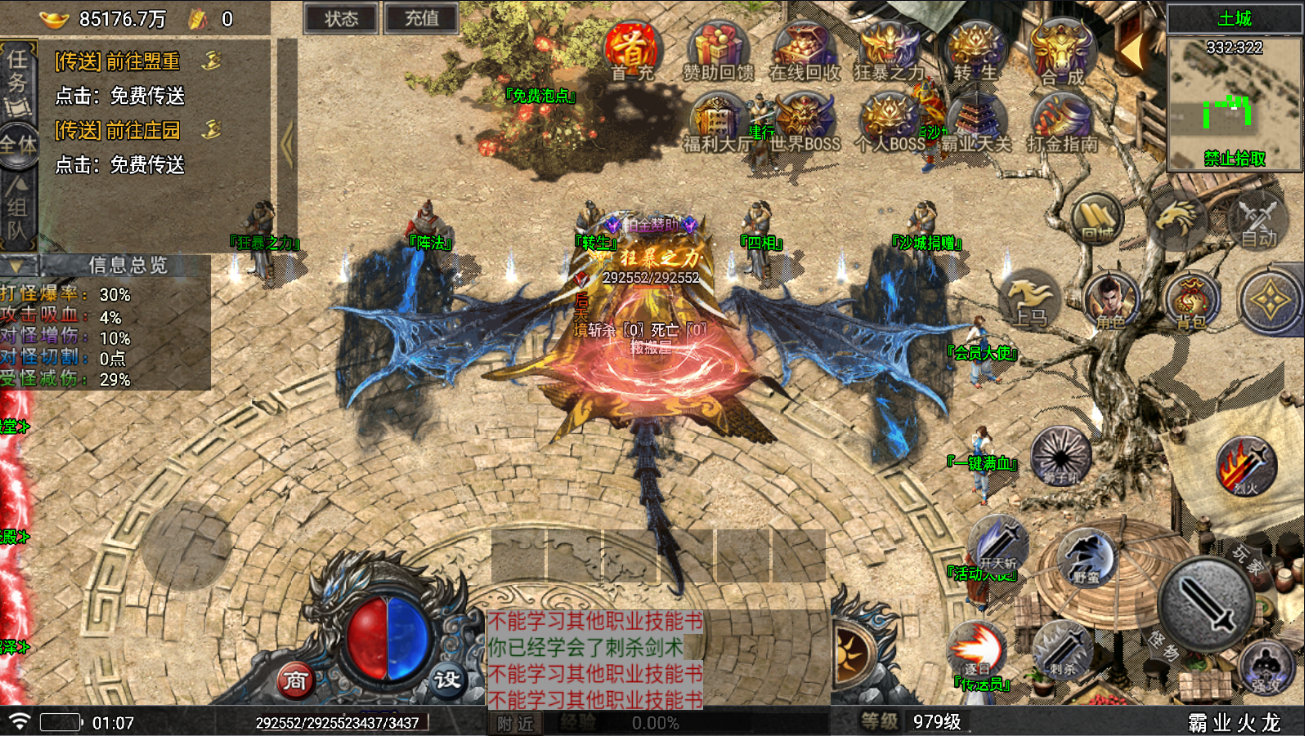
Task: Open the 打金指南 guide icon
Action: pos(1061,120)
